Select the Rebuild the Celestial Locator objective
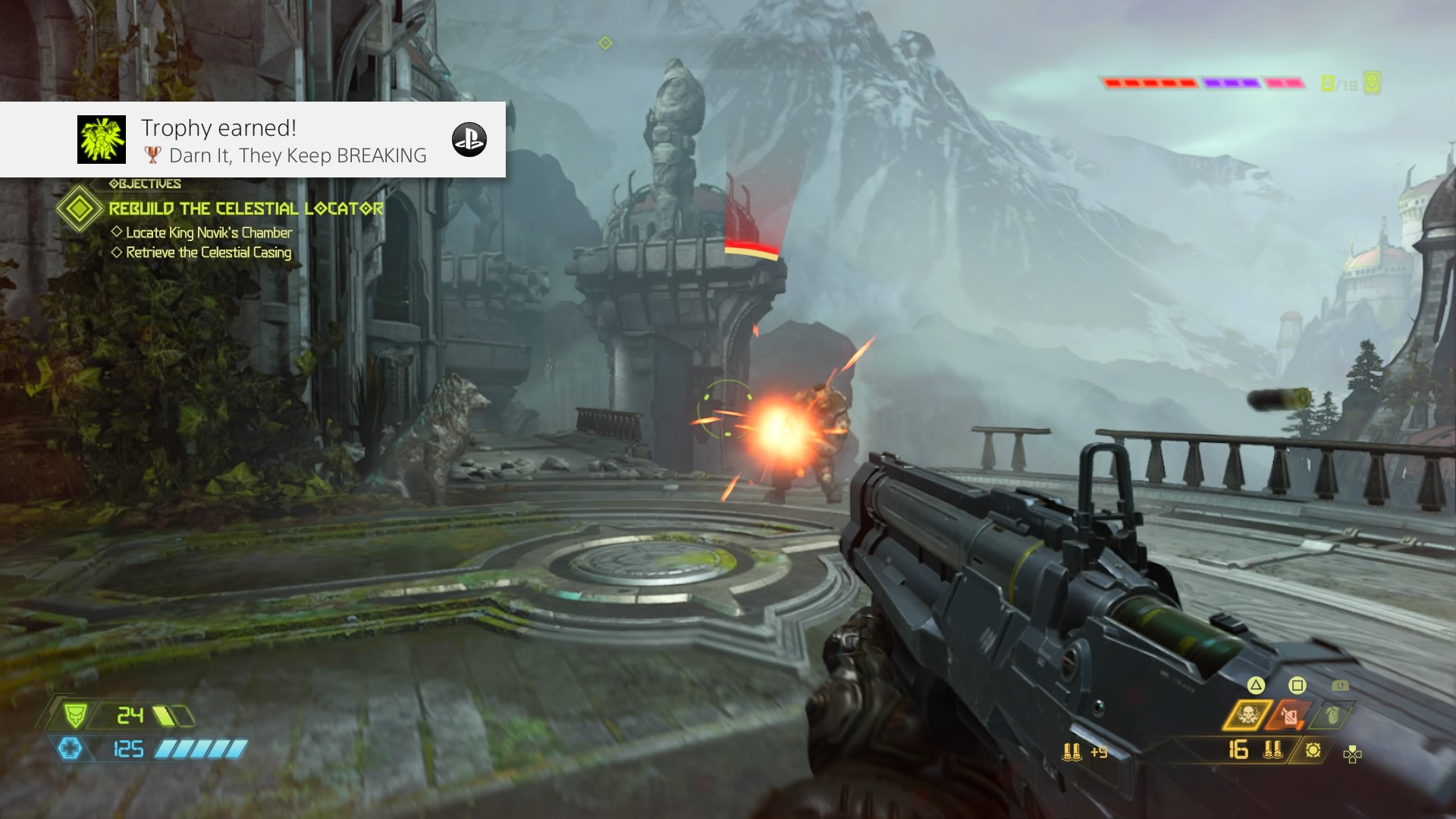This screenshot has width=1456, height=819. [x=246, y=209]
